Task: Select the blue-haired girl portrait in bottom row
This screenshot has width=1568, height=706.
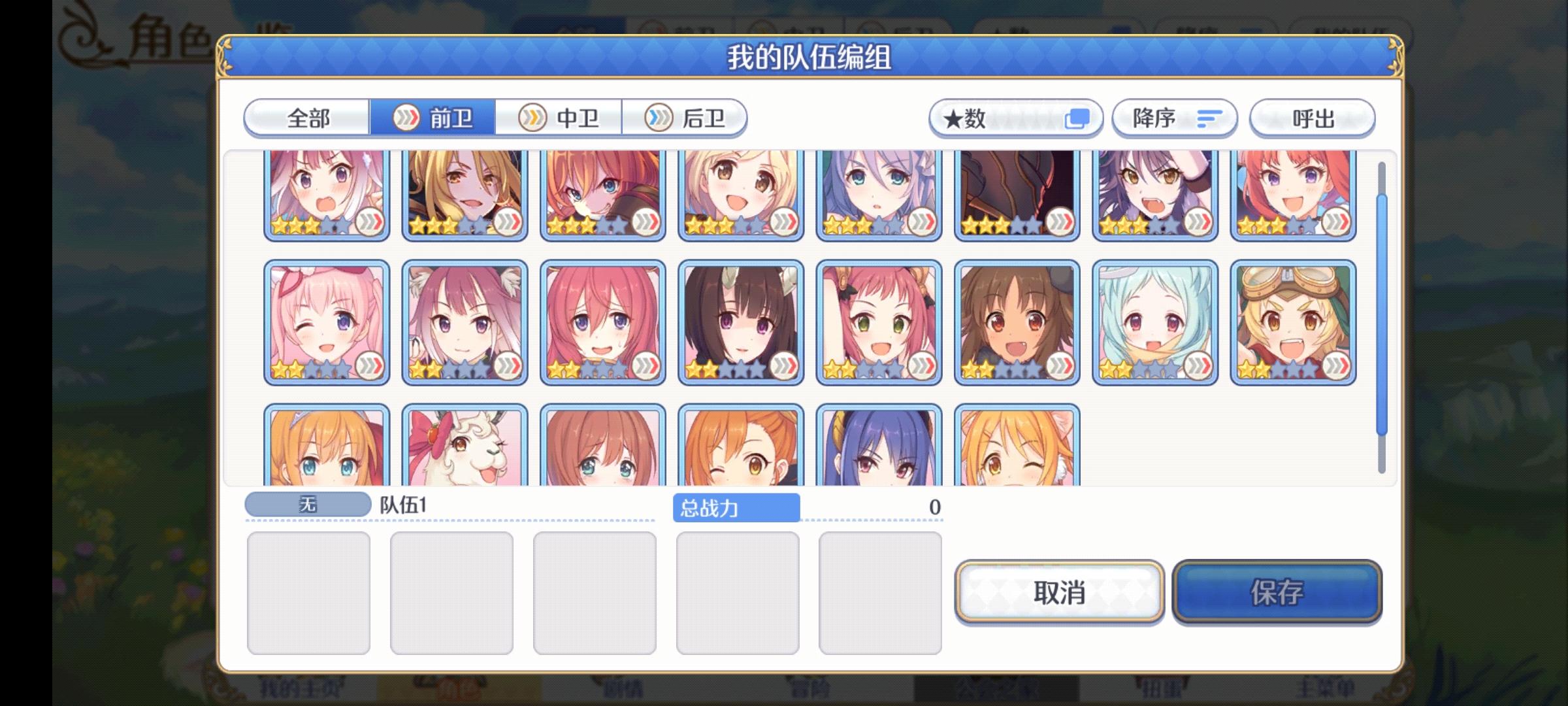Action: [x=879, y=451]
